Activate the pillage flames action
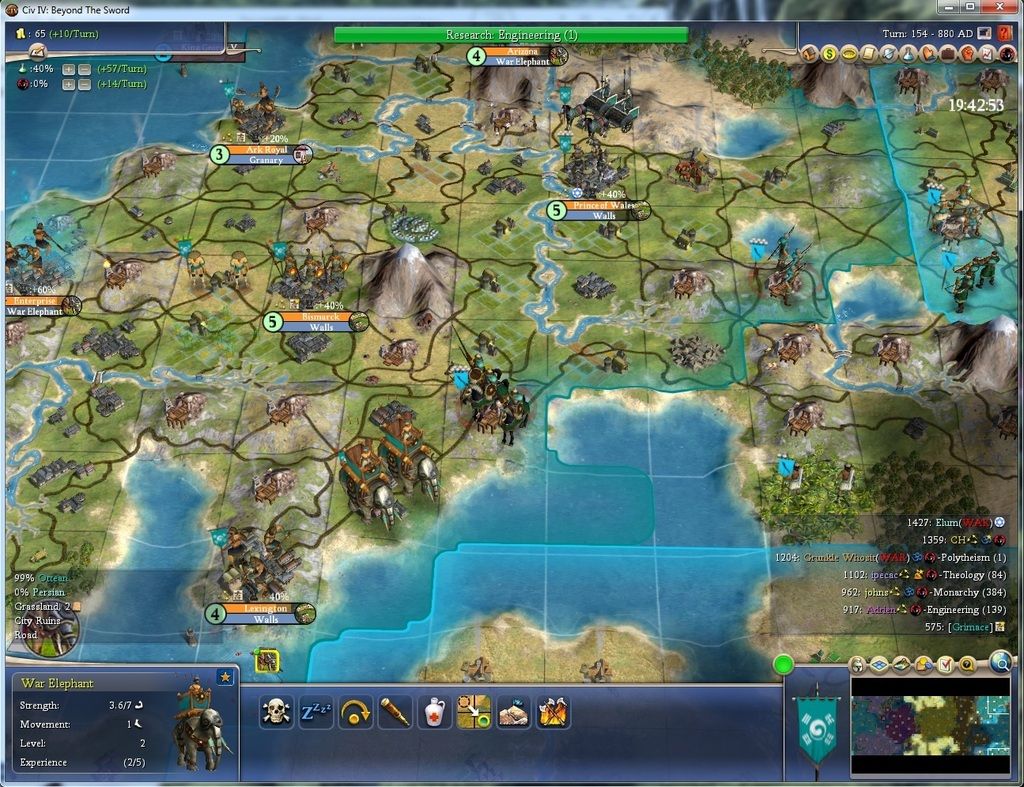Screen dimensions: 1024x787 [553, 711]
